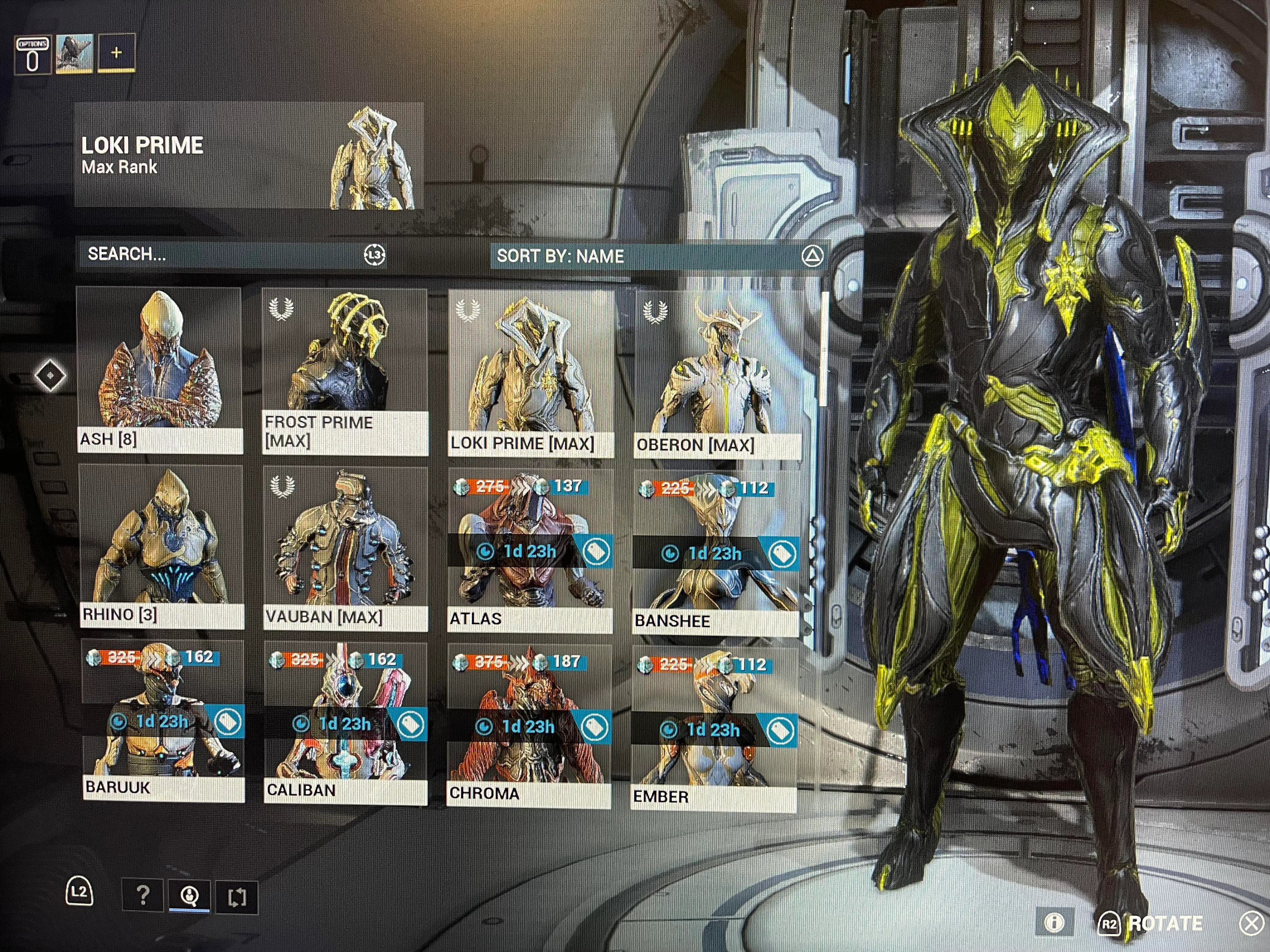Choose the Frost Prime warframe
The width and height of the screenshot is (1270, 952).
click(x=345, y=371)
